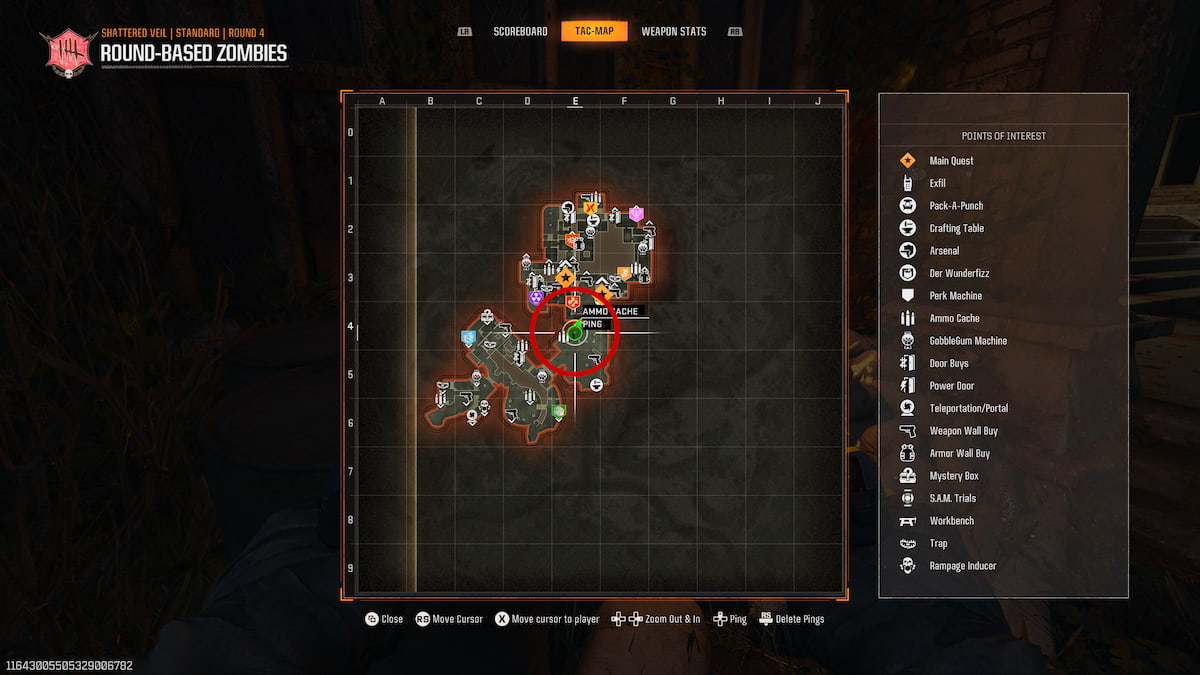Open the Weapon Stats tab
The width and height of the screenshot is (1200, 675).
pos(673,31)
